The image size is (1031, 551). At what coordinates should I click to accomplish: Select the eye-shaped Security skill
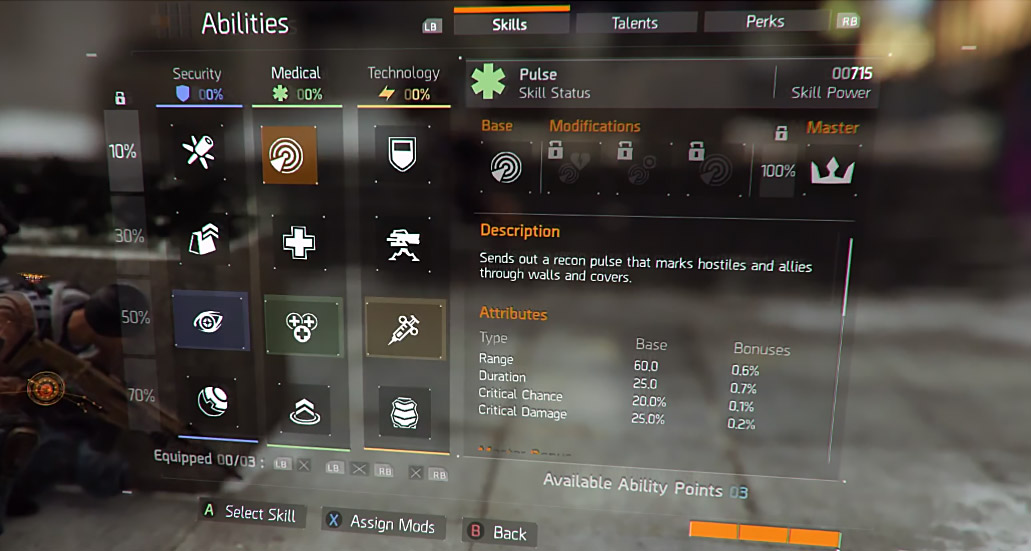coord(209,321)
